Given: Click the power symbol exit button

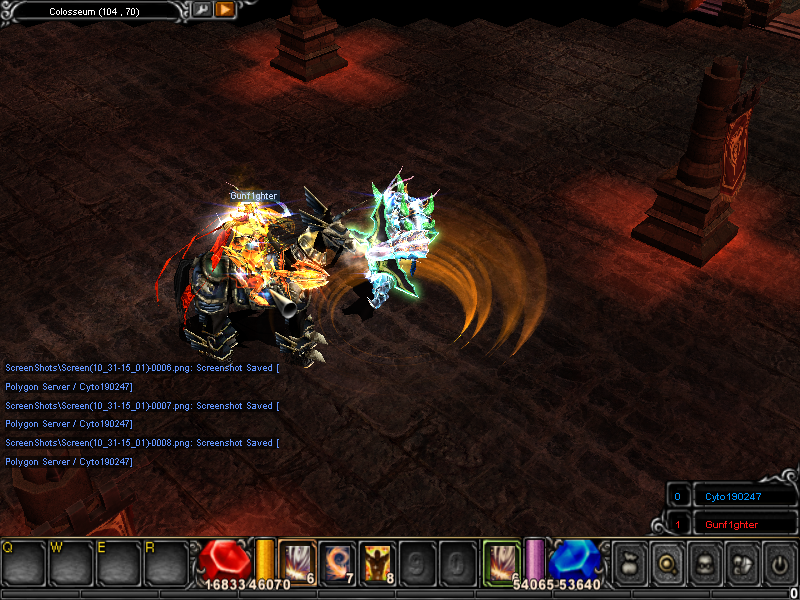Looking at the screenshot, I should (778, 564).
